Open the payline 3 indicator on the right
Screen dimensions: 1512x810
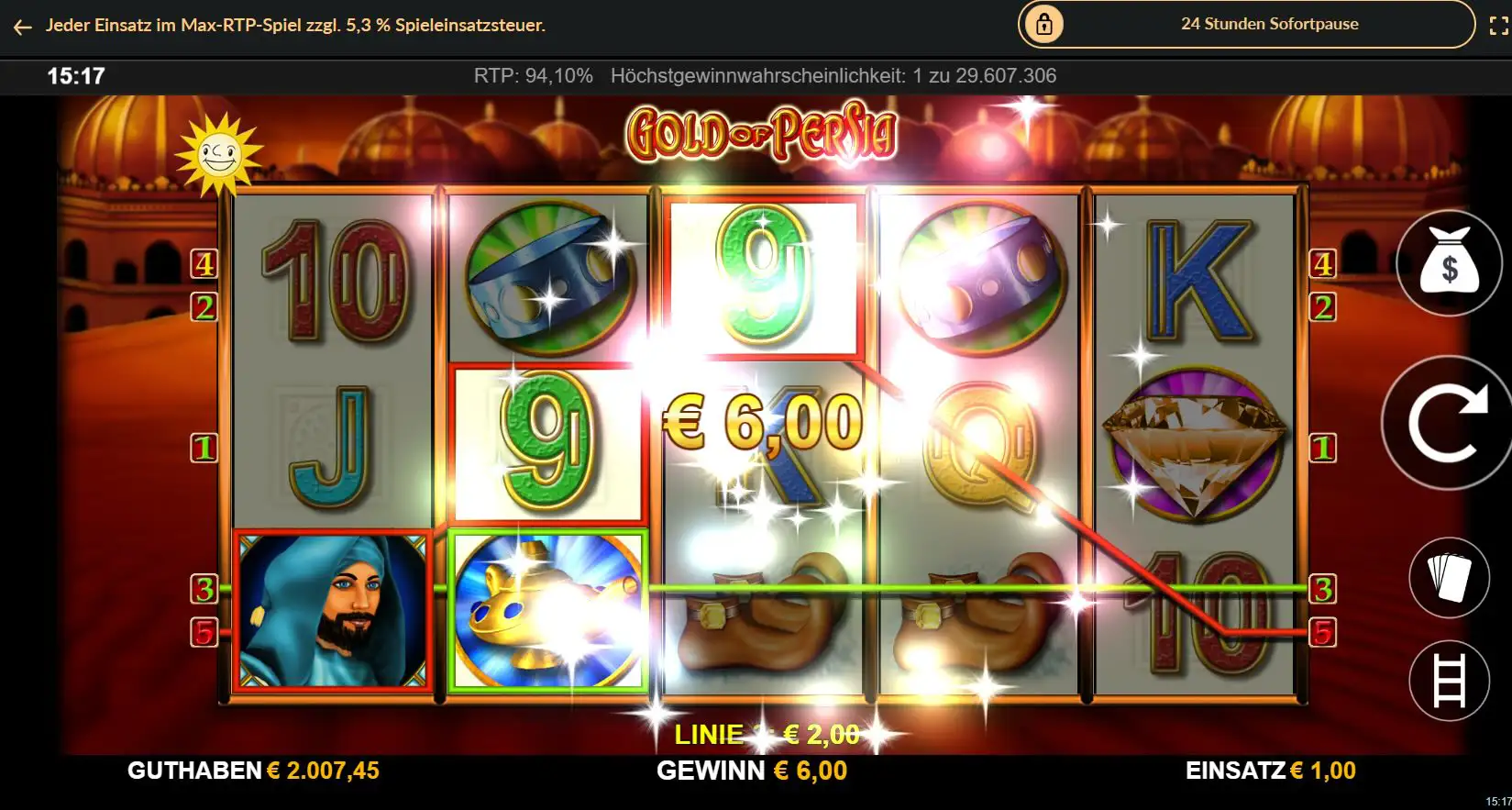pyautogui.click(x=1323, y=591)
